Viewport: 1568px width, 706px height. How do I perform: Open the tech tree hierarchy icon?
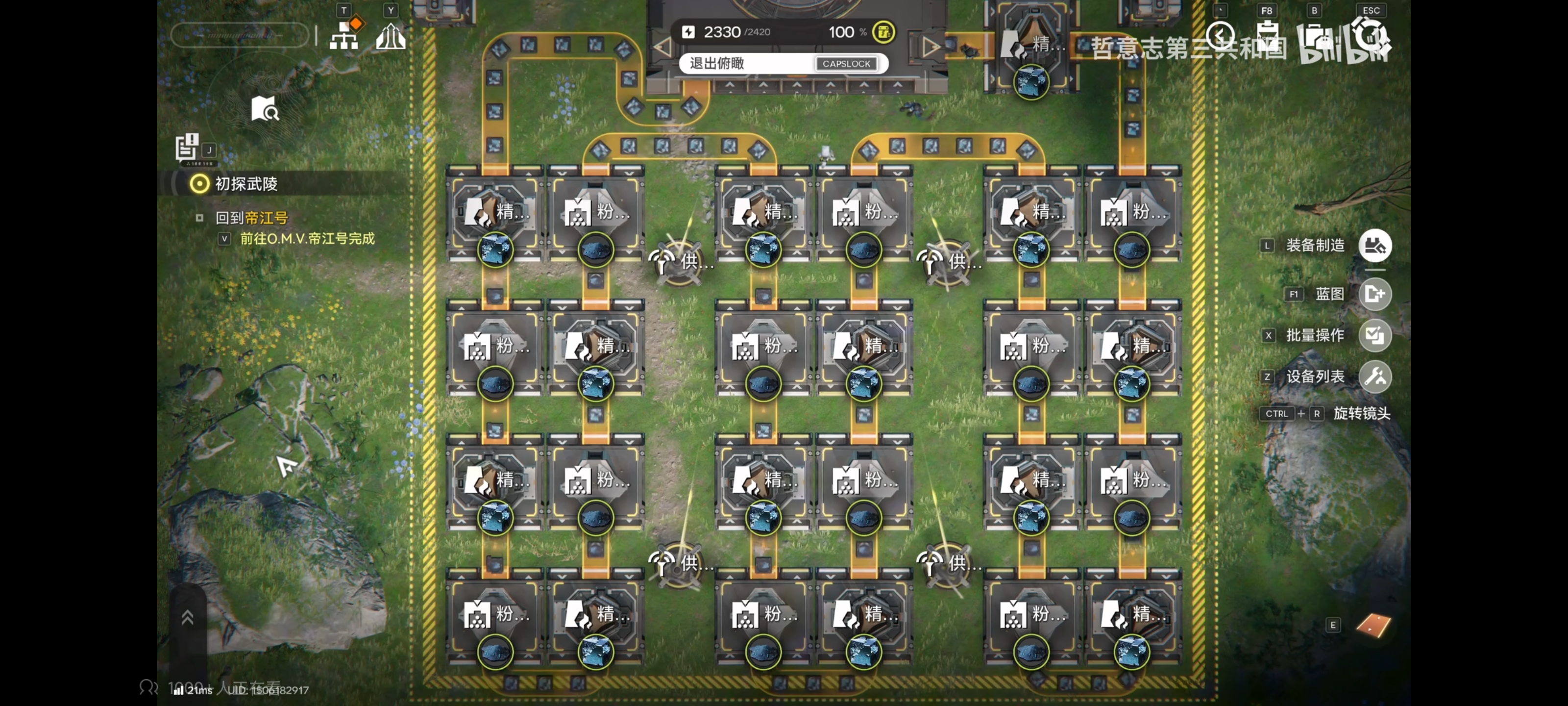click(344, 37)
